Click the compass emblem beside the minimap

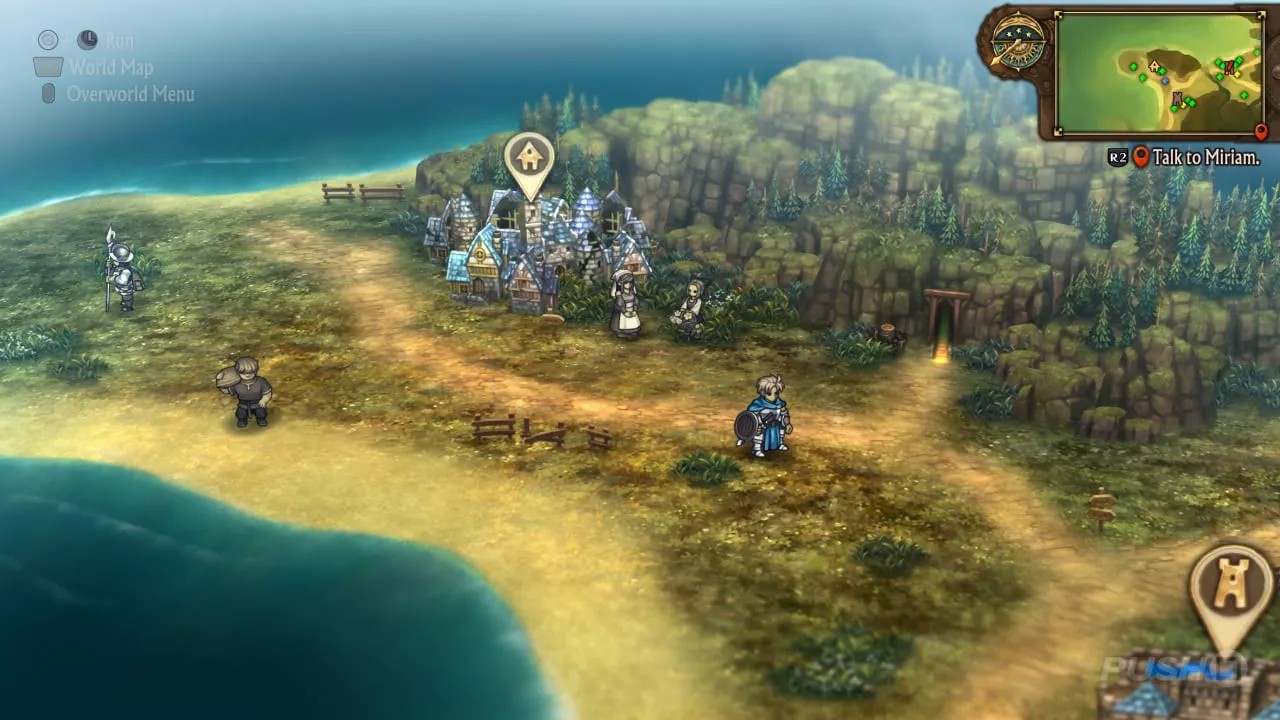click(1017, 43)
